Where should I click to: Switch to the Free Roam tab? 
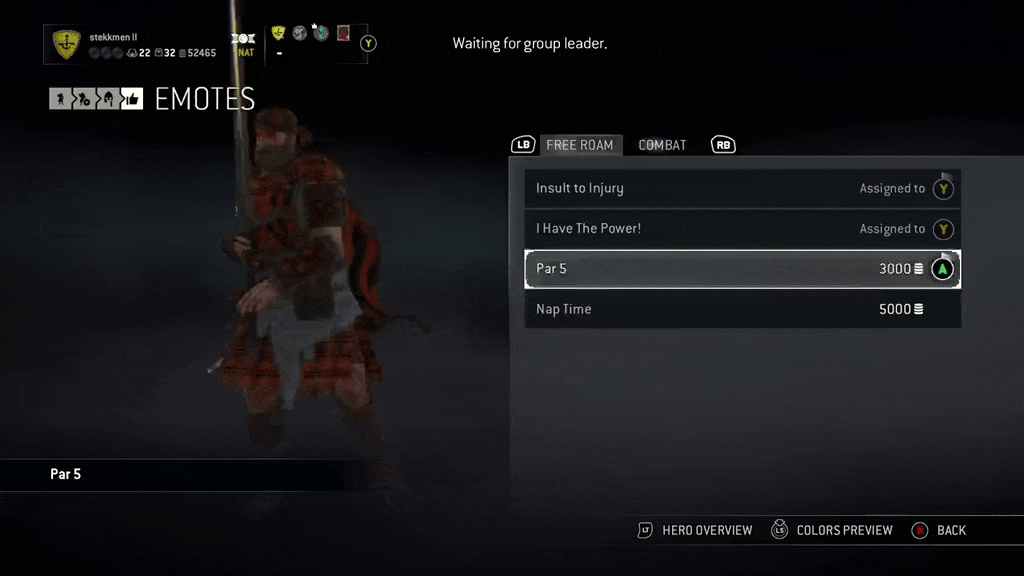click(x=580, y=145)
